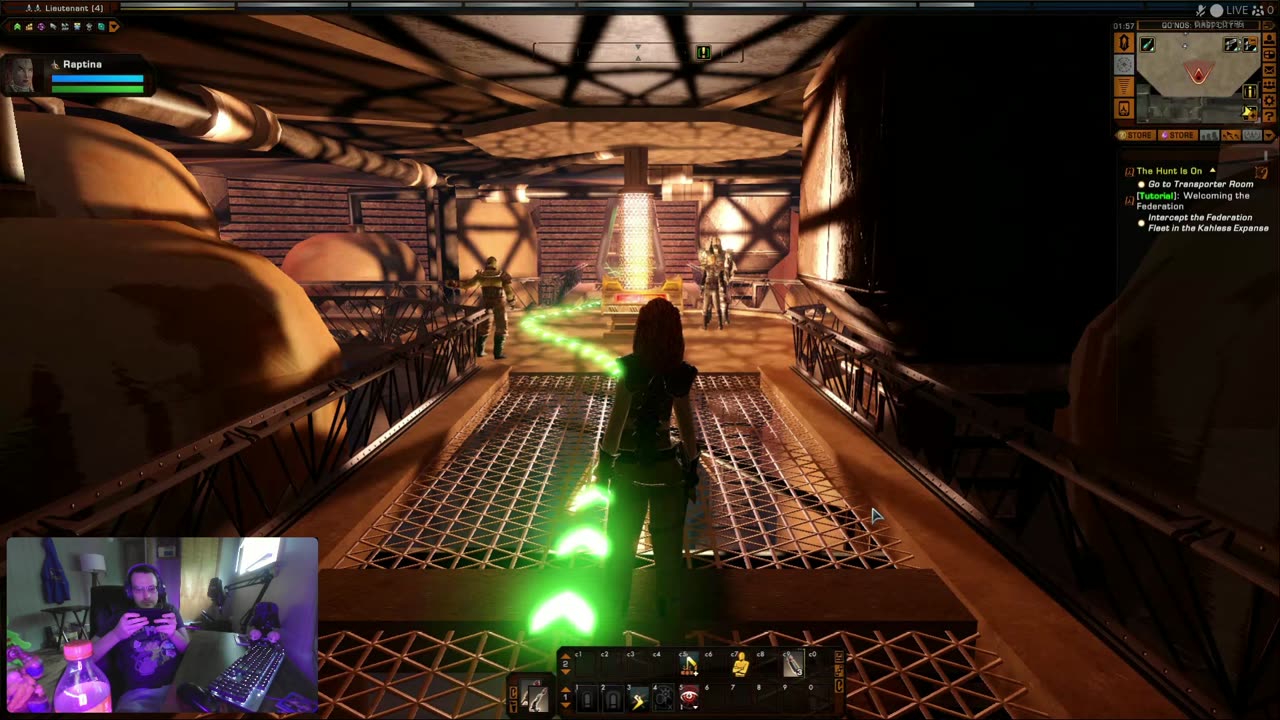Activate the yellow crane ability in slot c5
This screenshot has height=720, width=1280.
(689, 664)
